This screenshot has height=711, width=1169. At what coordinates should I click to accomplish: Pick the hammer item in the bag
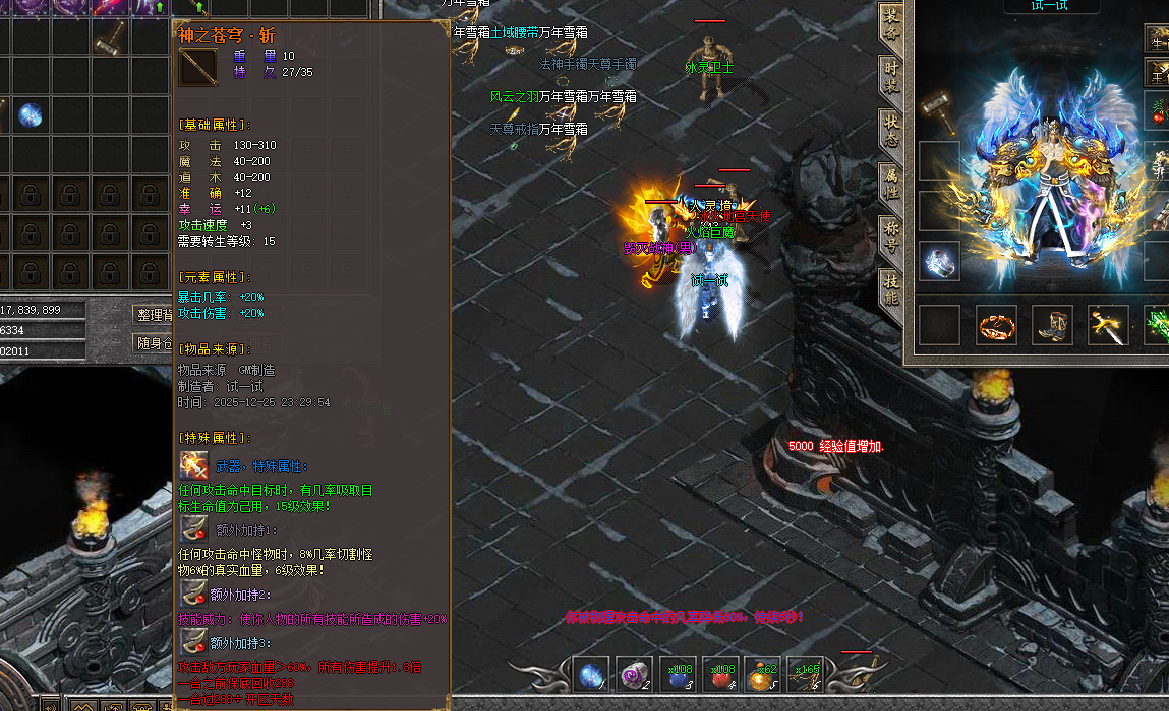(x=111, y=38)
